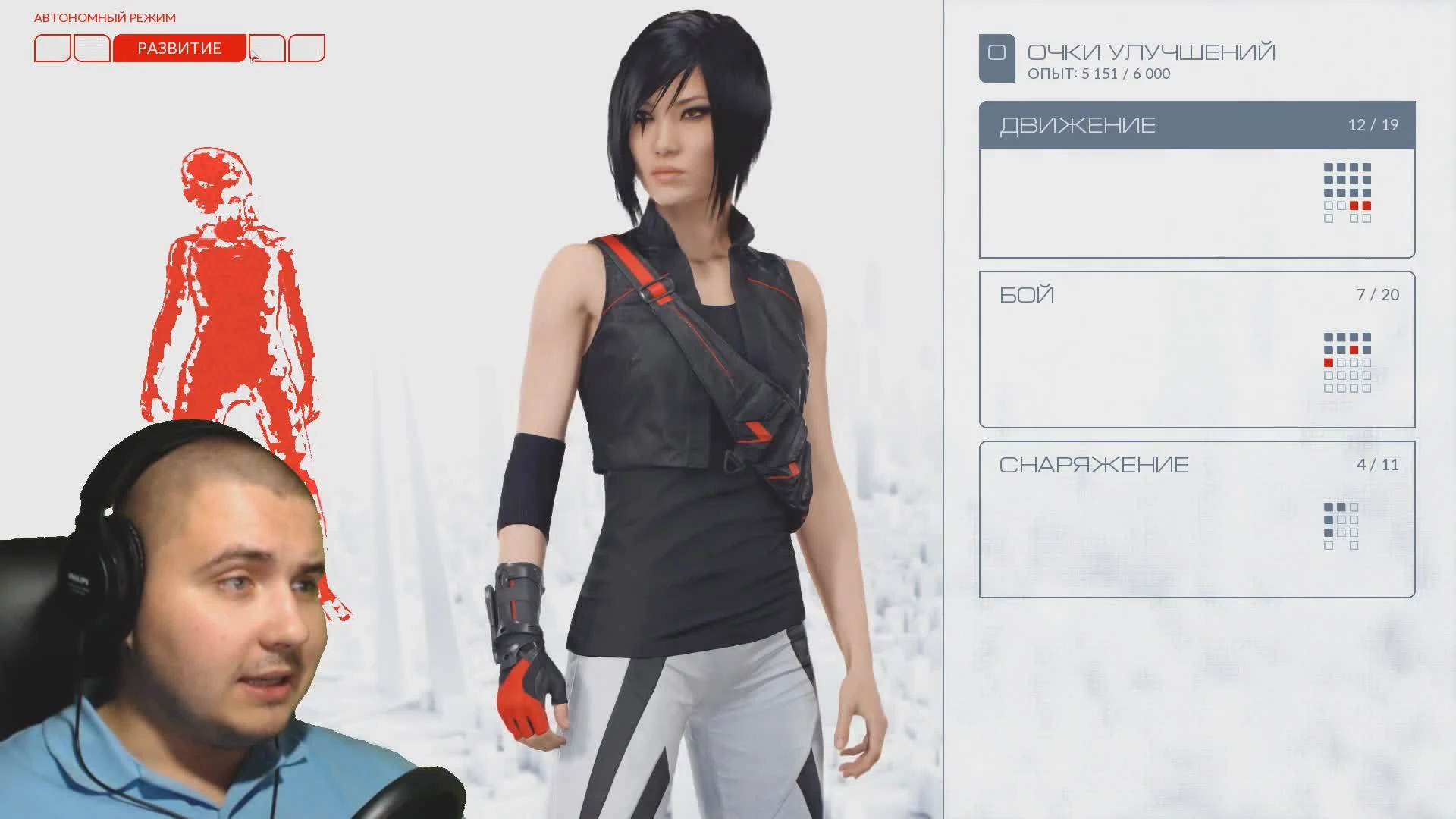Open the tab left of РАЗВИТИЕ

pos(91,48)
